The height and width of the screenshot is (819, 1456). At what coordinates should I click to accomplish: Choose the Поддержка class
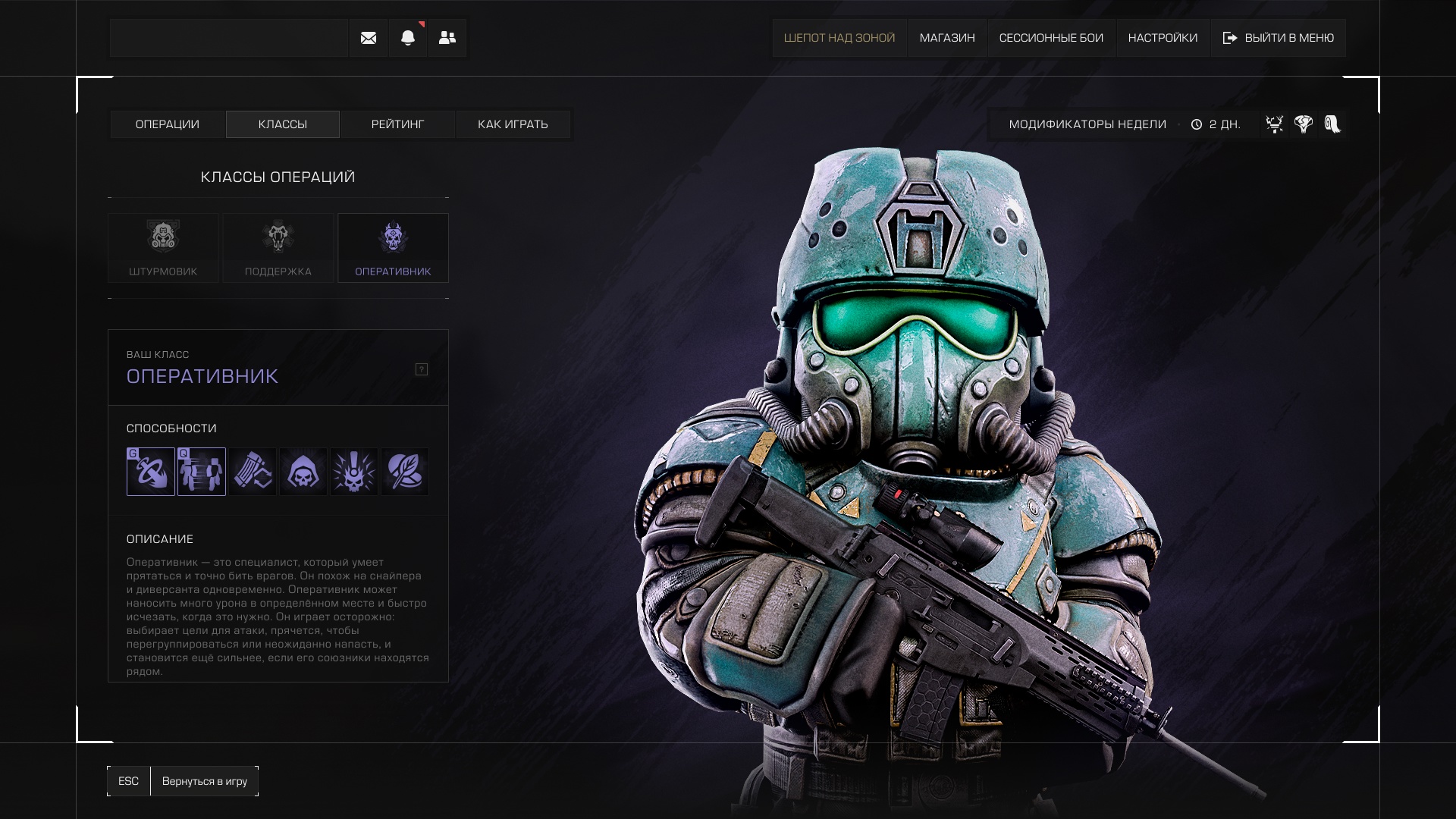278,248
